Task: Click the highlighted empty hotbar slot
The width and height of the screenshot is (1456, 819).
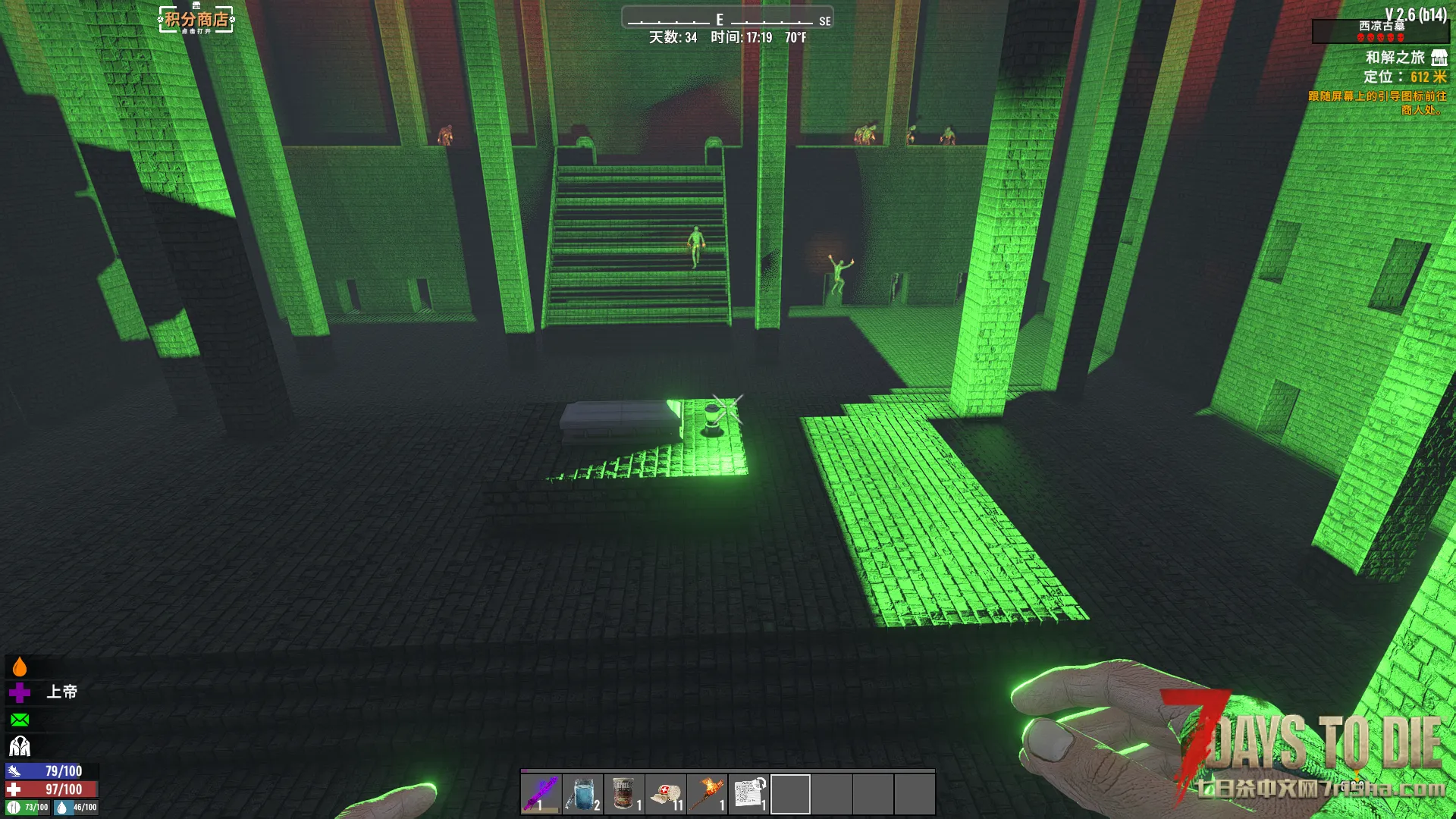Action: pos(790,794)
